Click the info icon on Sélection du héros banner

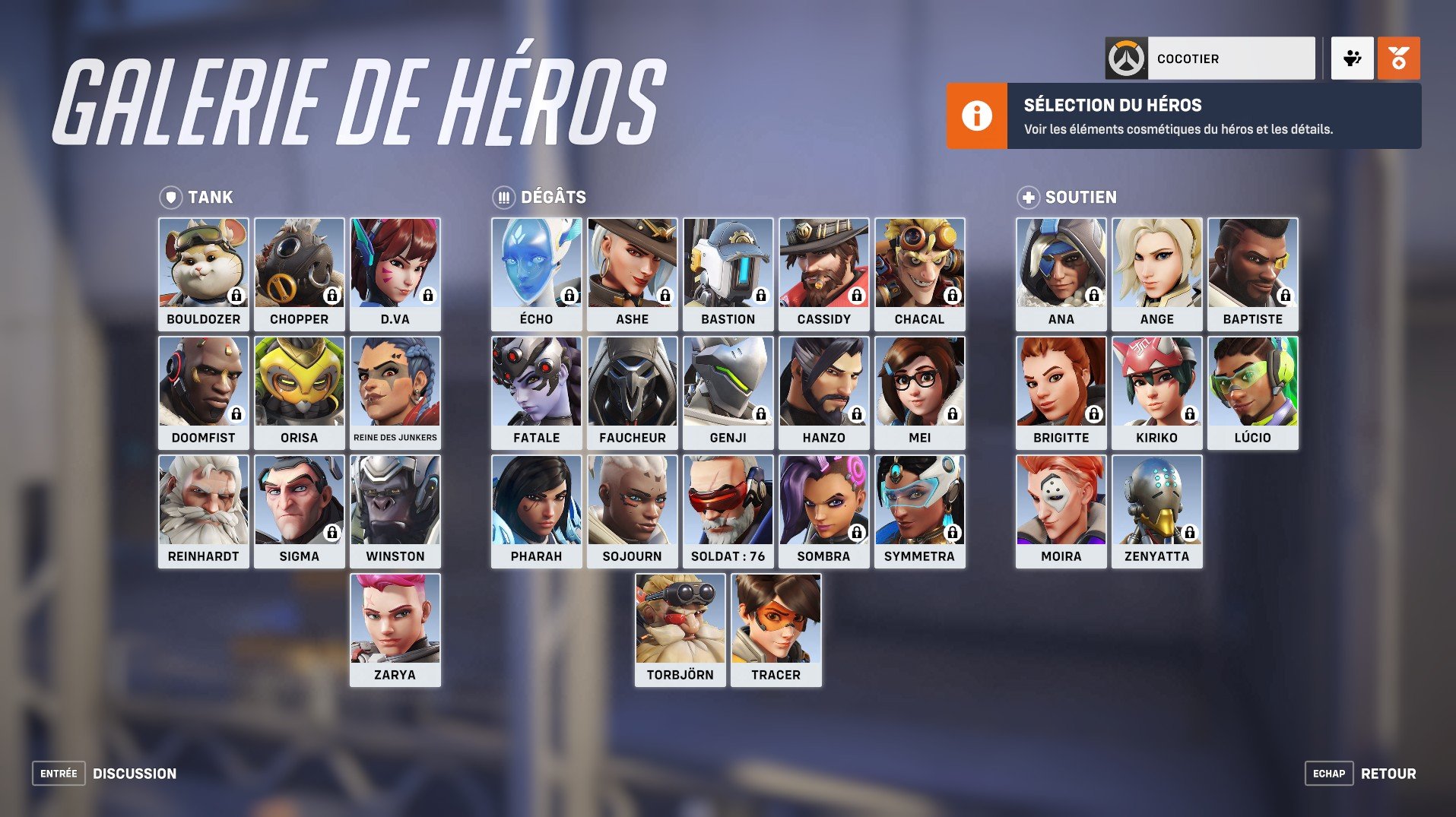978,116
